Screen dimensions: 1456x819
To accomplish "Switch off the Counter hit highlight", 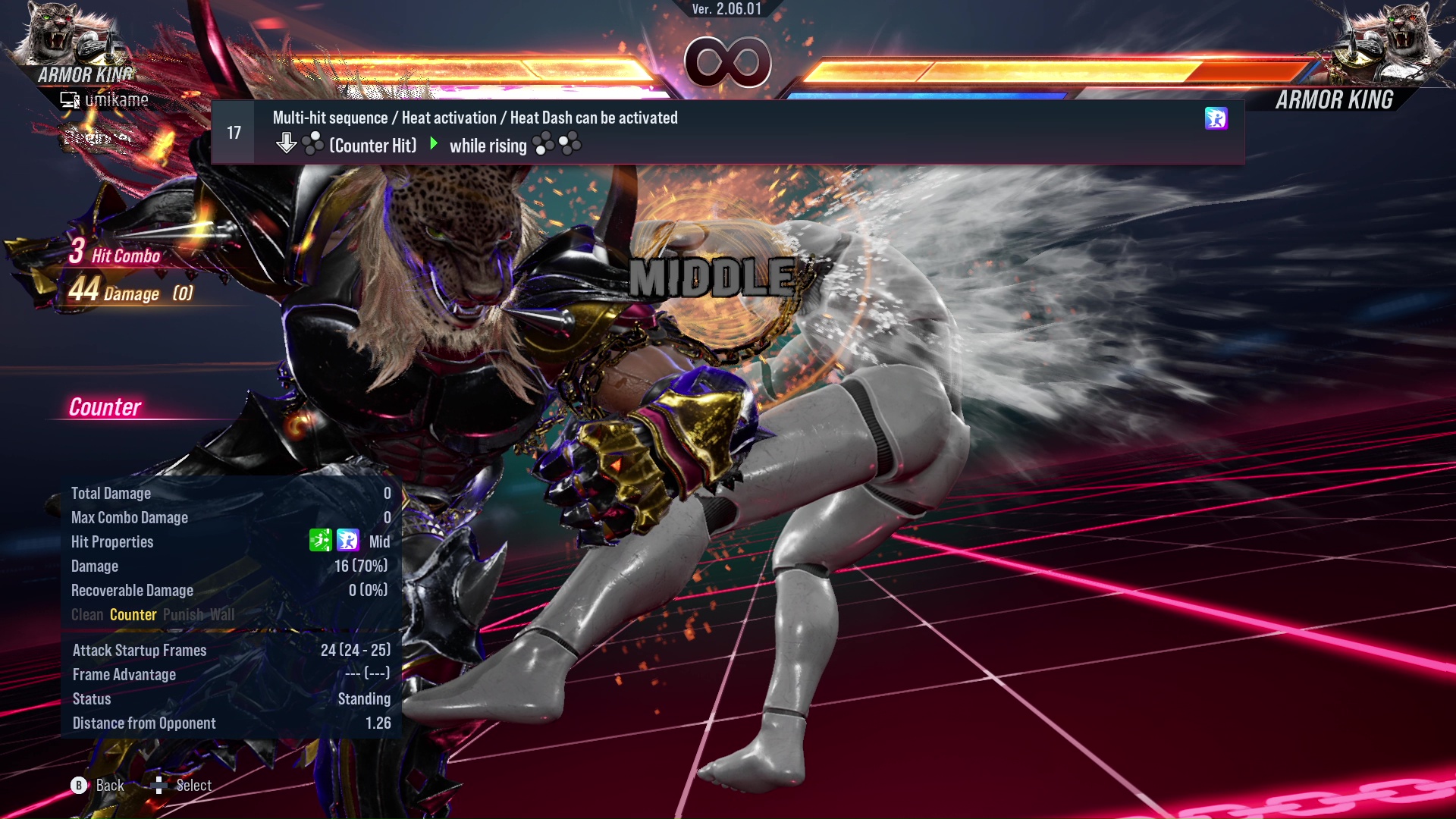I will [x=133, y=615].
